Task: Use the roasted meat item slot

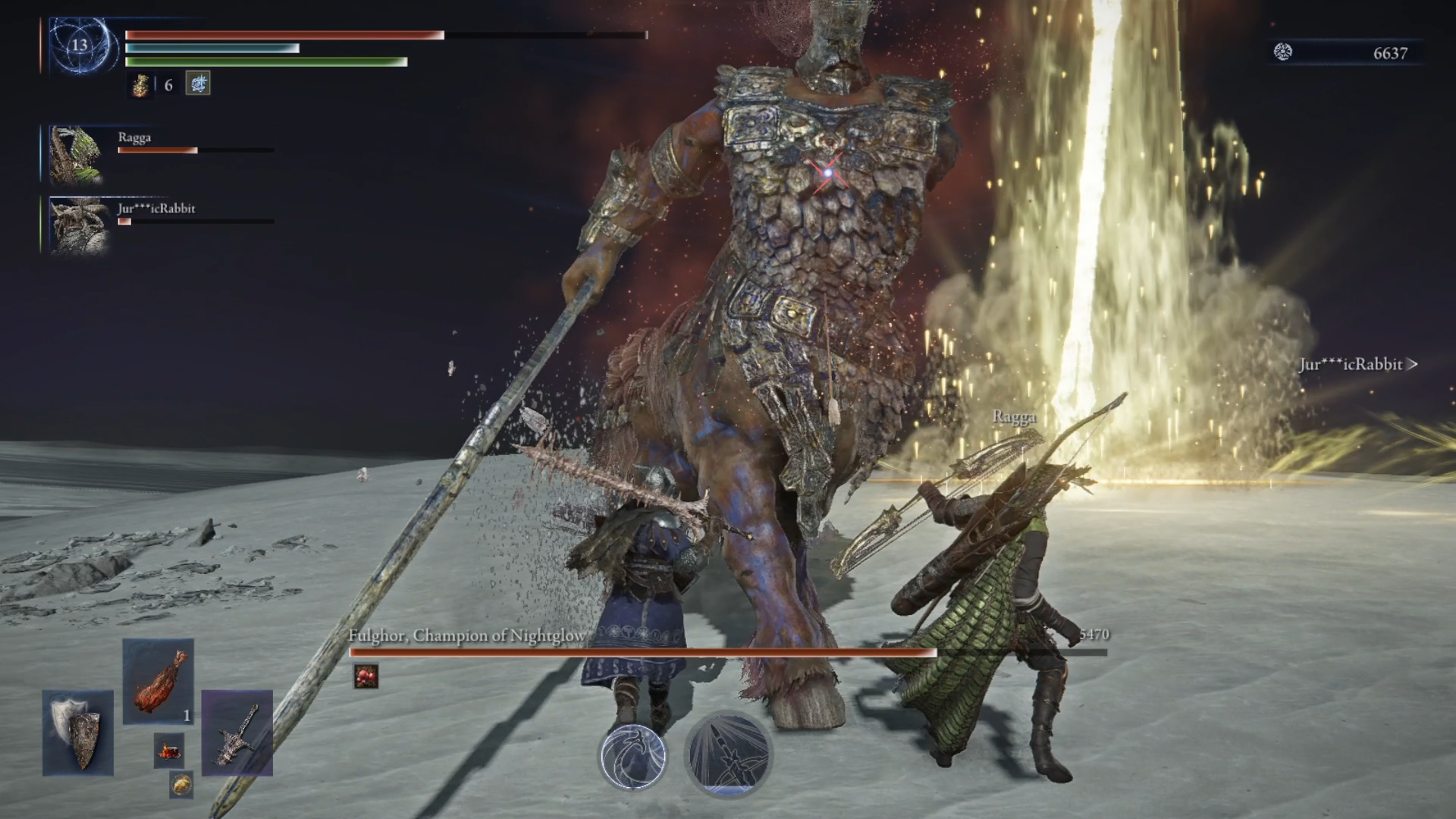Action: 158,681
